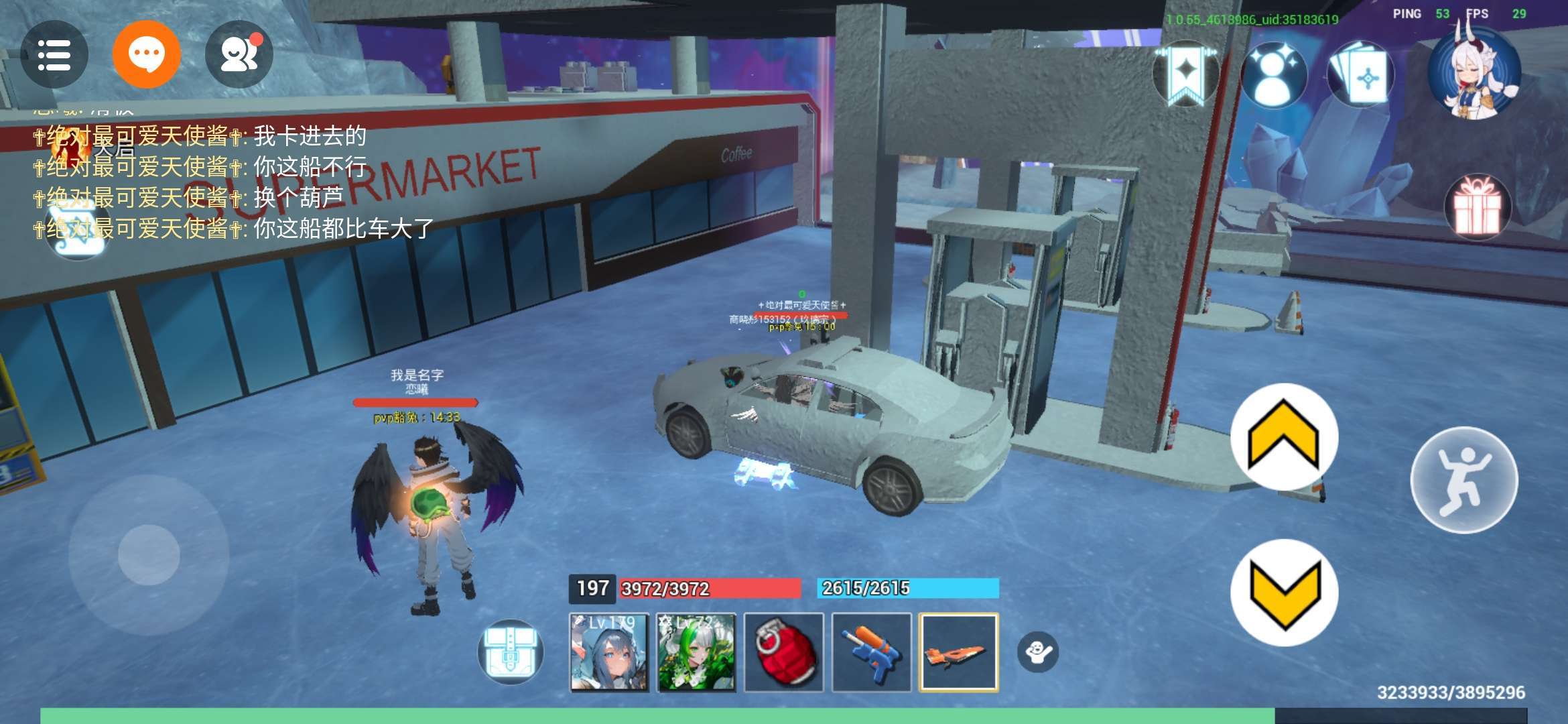
Task: Select the Lv.72 green-haired character slot
Action: pos(696,652)
